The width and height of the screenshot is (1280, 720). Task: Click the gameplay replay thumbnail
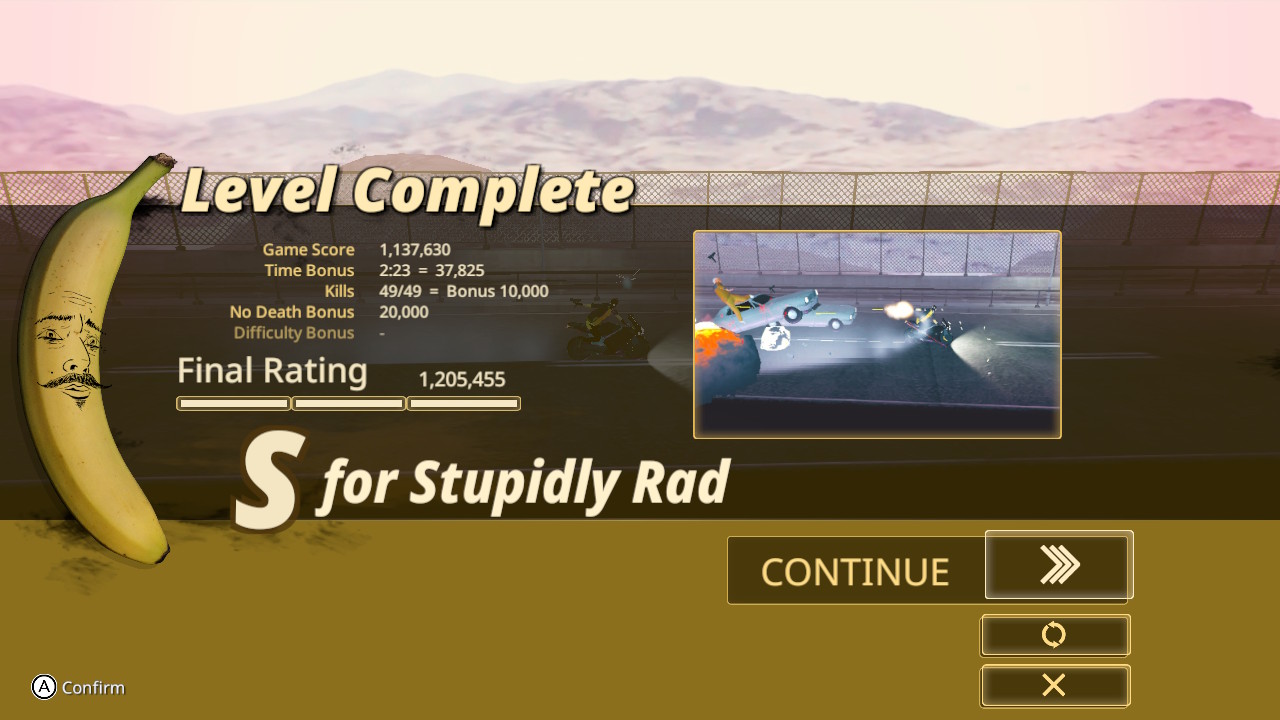[x=877, y=333]
